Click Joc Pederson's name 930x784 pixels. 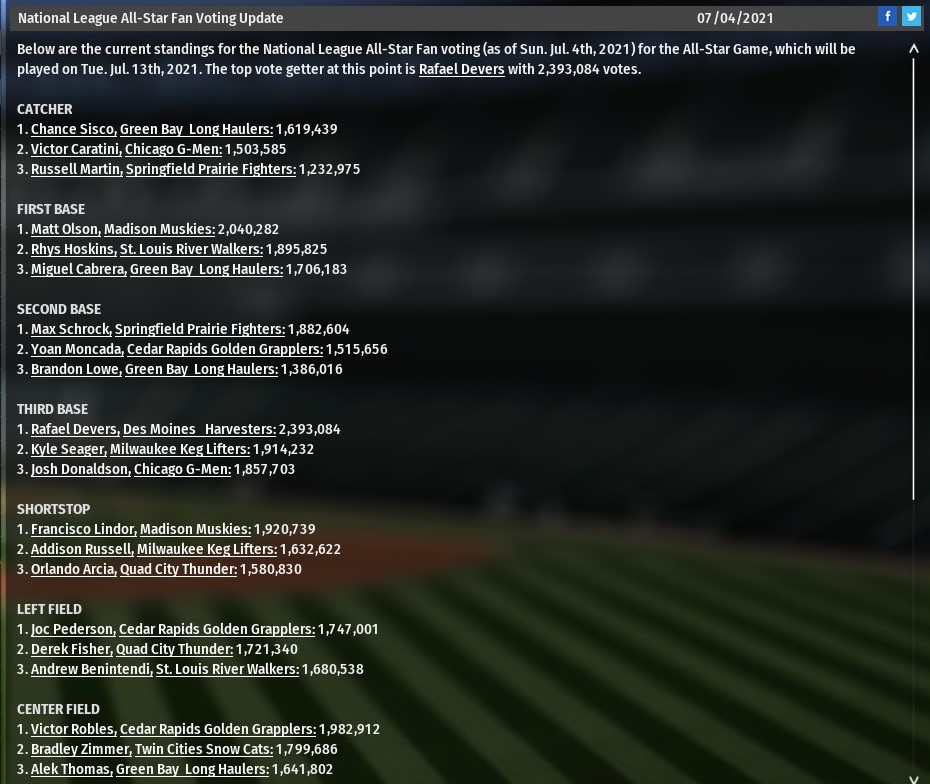tap(72, 629)
